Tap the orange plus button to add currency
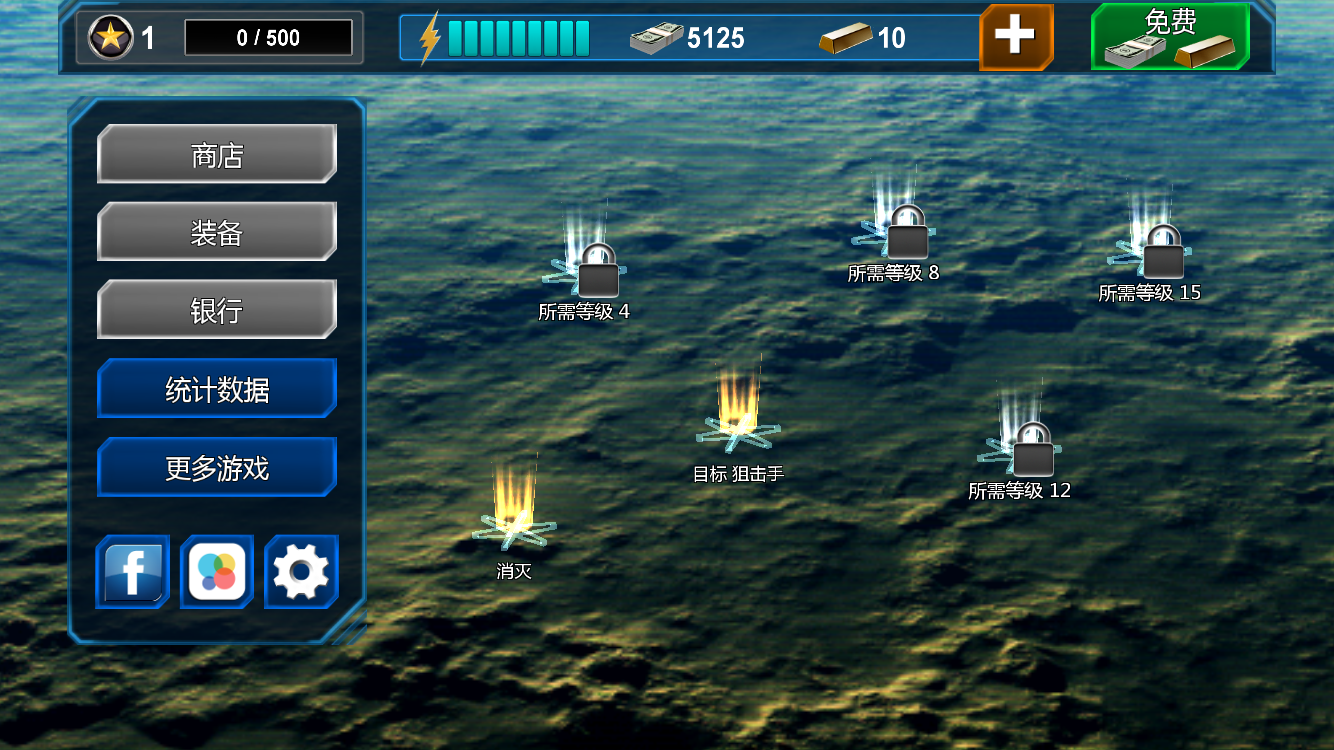 tap(1015, 38)
